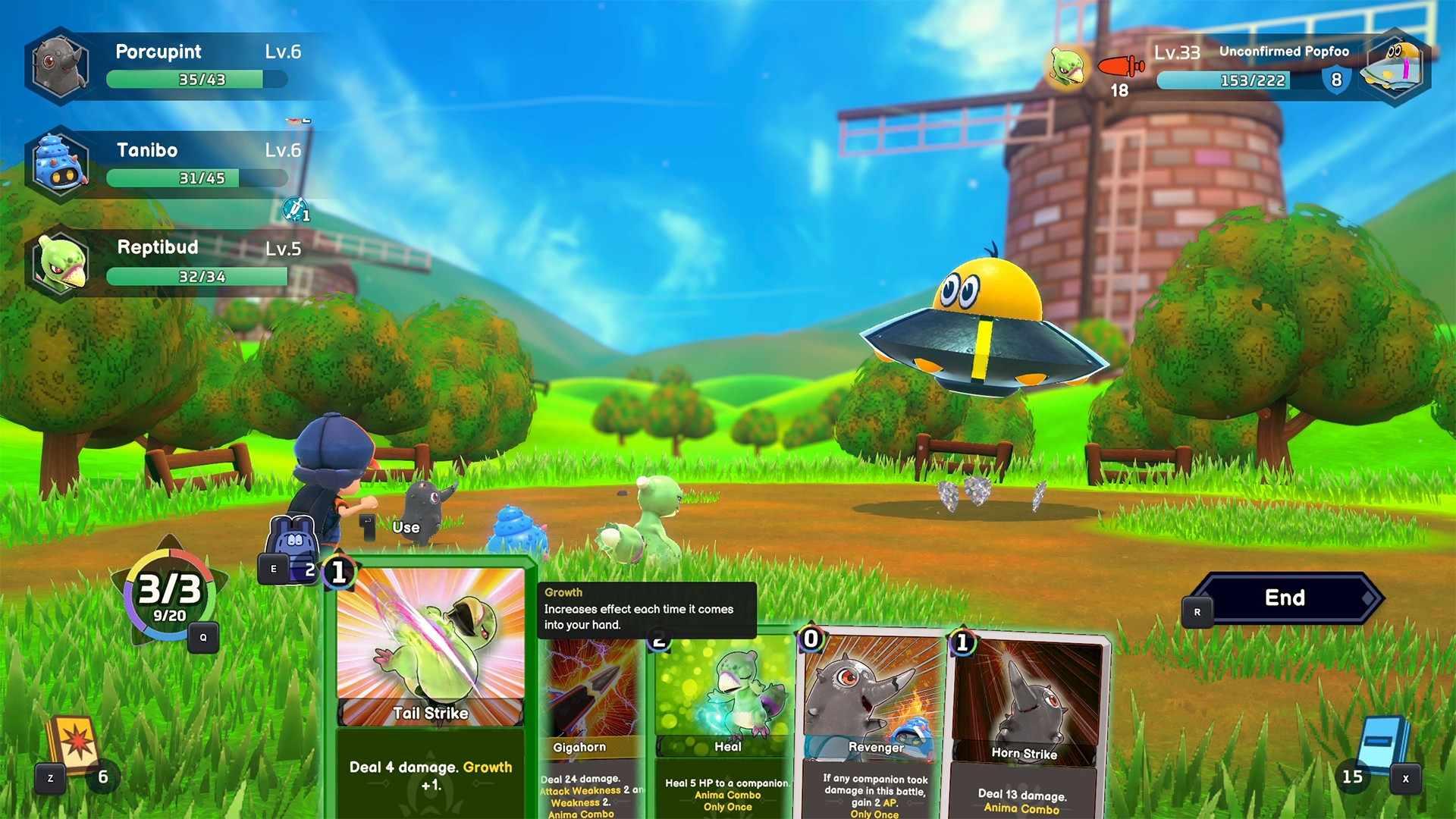
Task: Pick the Revenger card
Action: (x=872, y=720)
